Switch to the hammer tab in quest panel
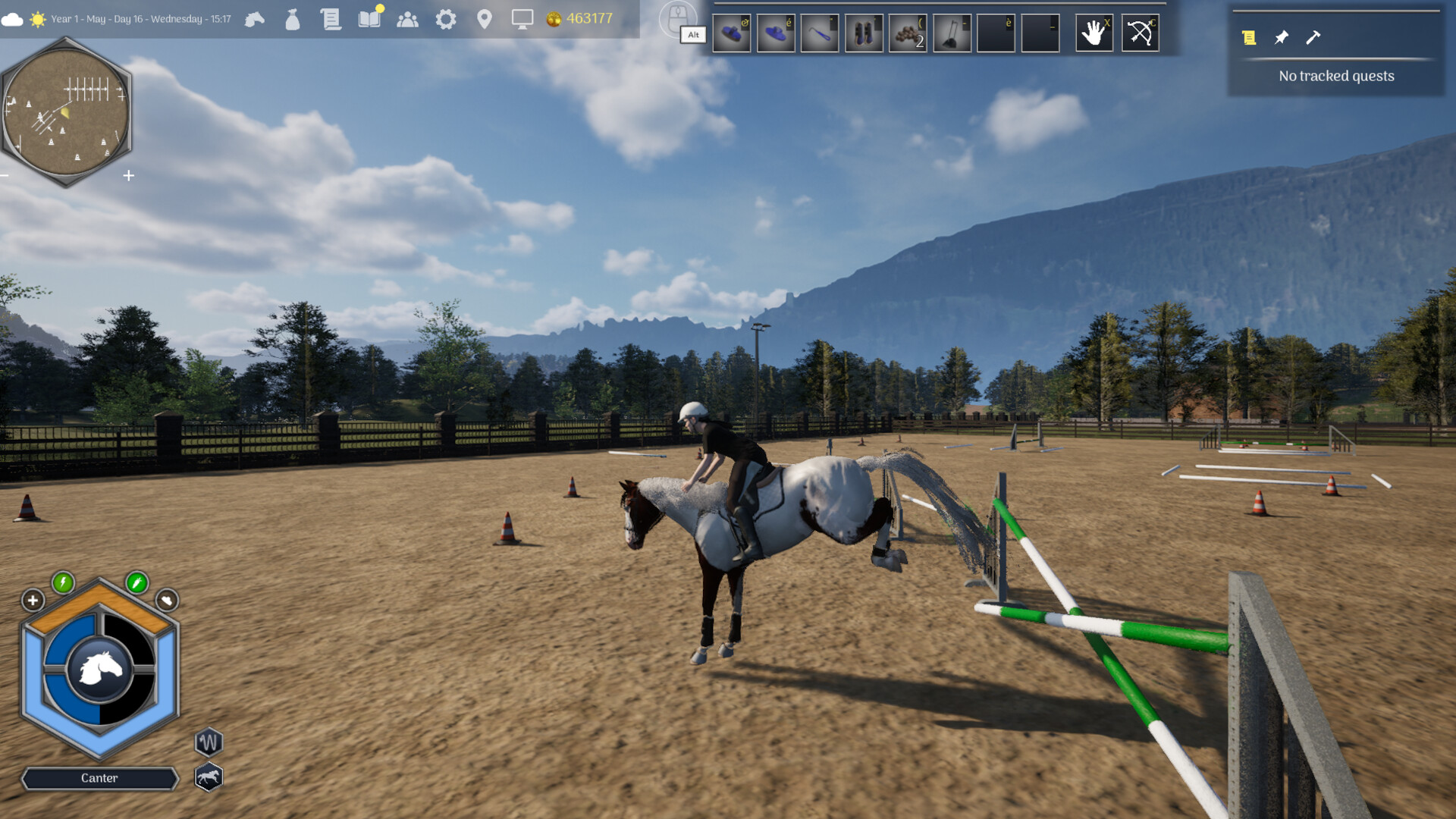1456x819 pixels. (x=1312, y=38)
